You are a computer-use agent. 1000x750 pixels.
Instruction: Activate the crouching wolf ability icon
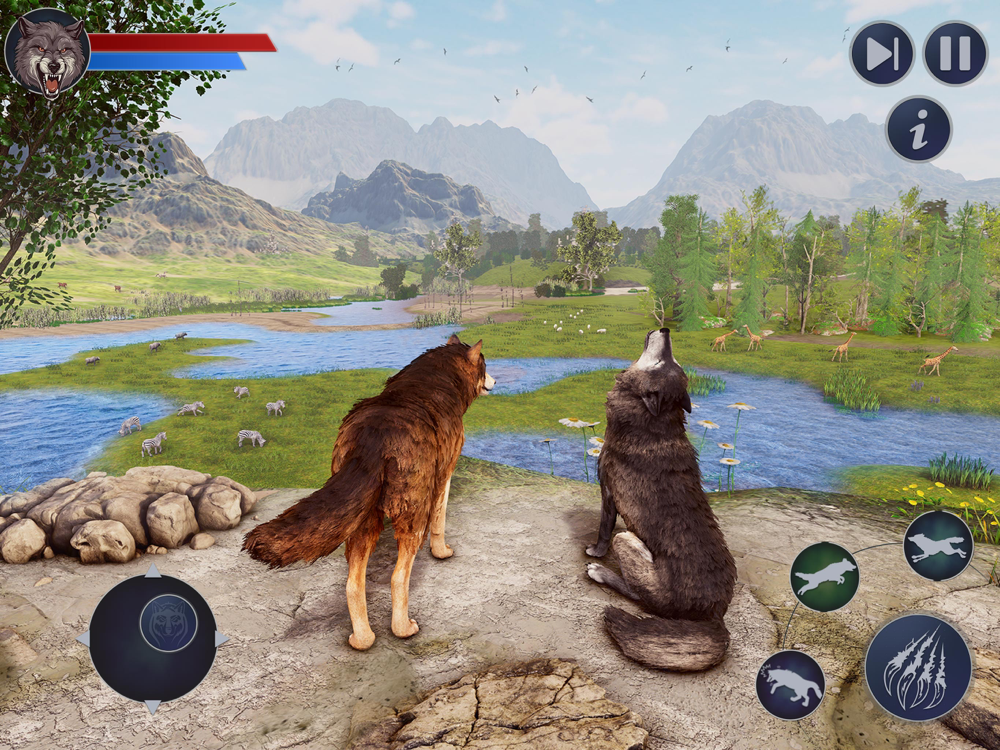click(x=790, y=685)
